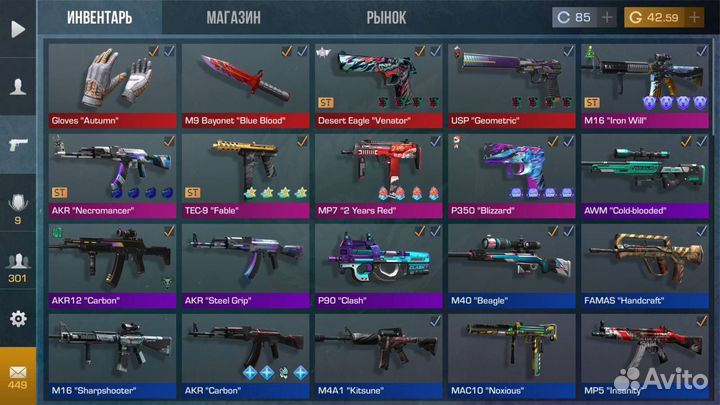The image size is (720, 405).
Task: Open the settings gear
Action: point(17,319)
